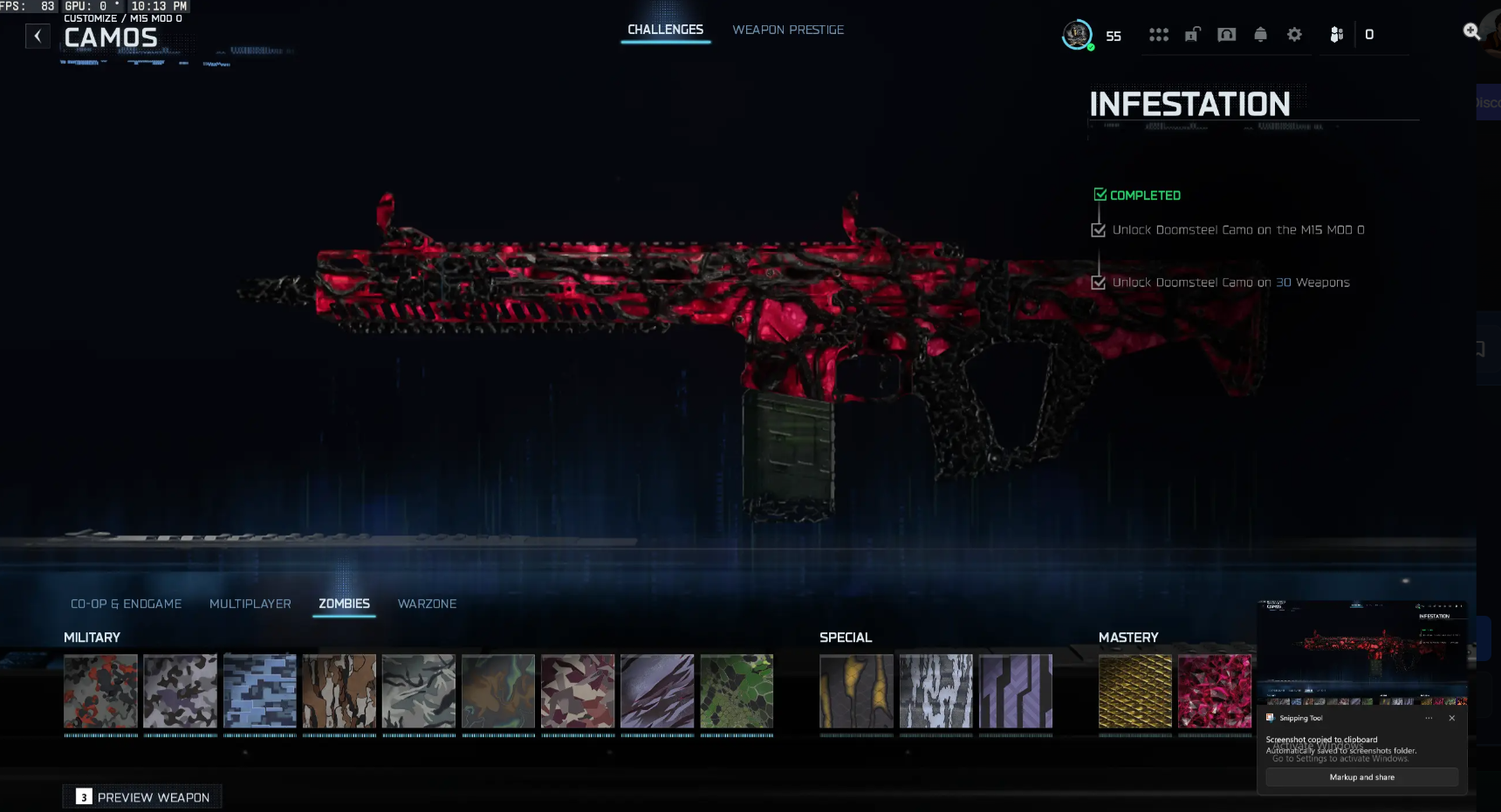Open the notifications bell icon
Image resolution: width=1501 pixels, height=812 pixels.
click(1260, 35)
